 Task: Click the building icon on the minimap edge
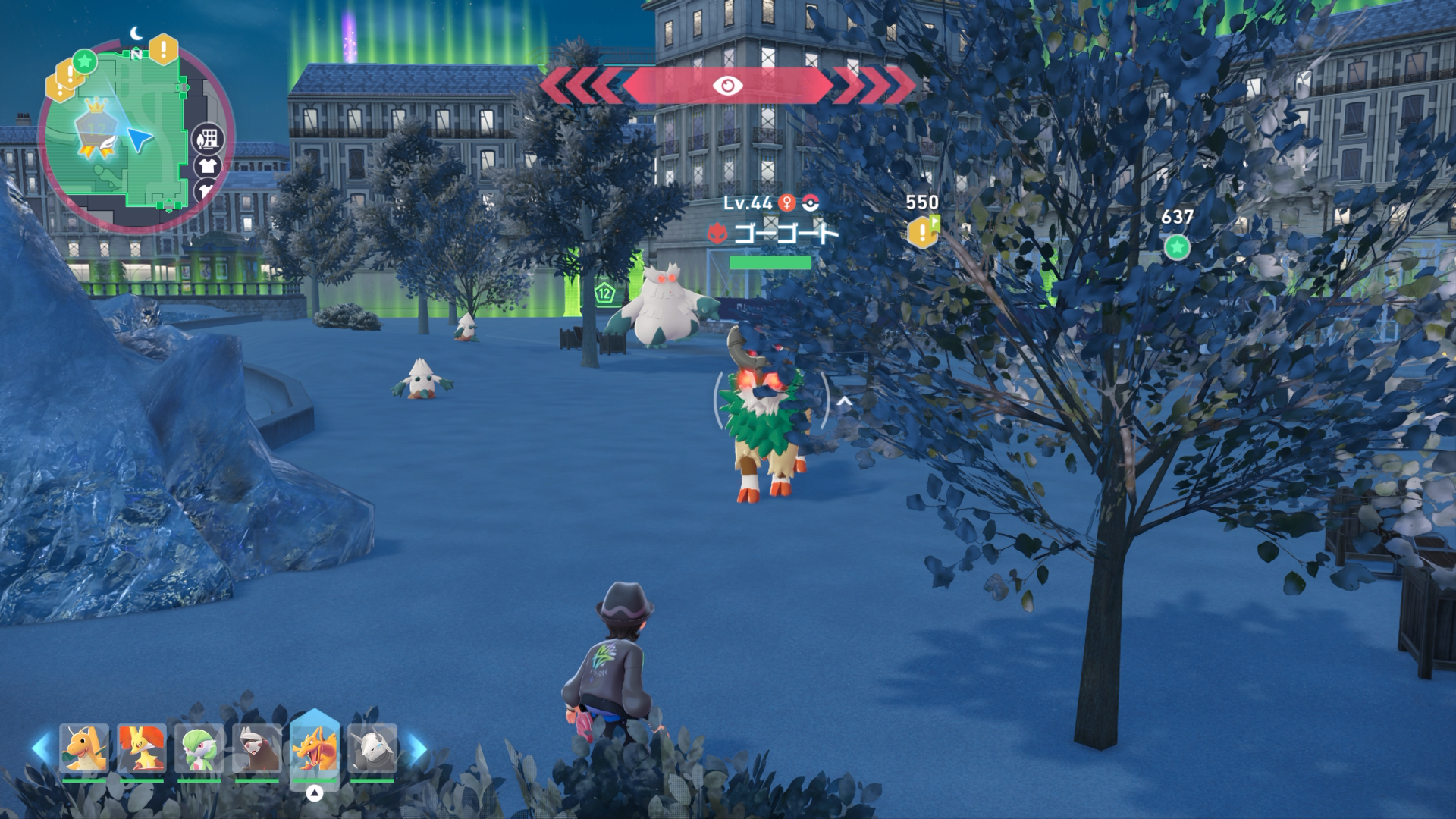click(208, 139)
